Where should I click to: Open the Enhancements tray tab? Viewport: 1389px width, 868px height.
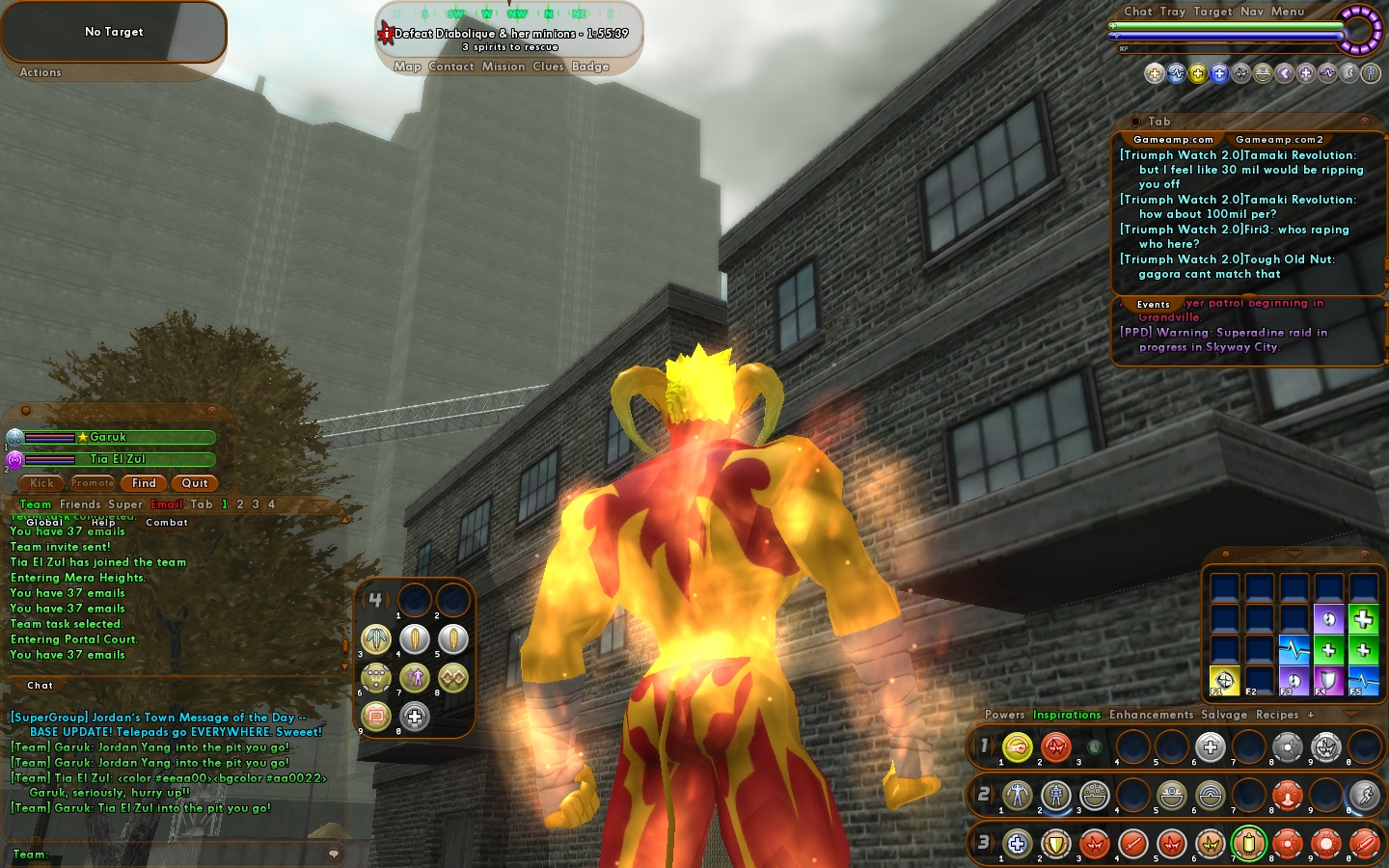pos(1151,715)
